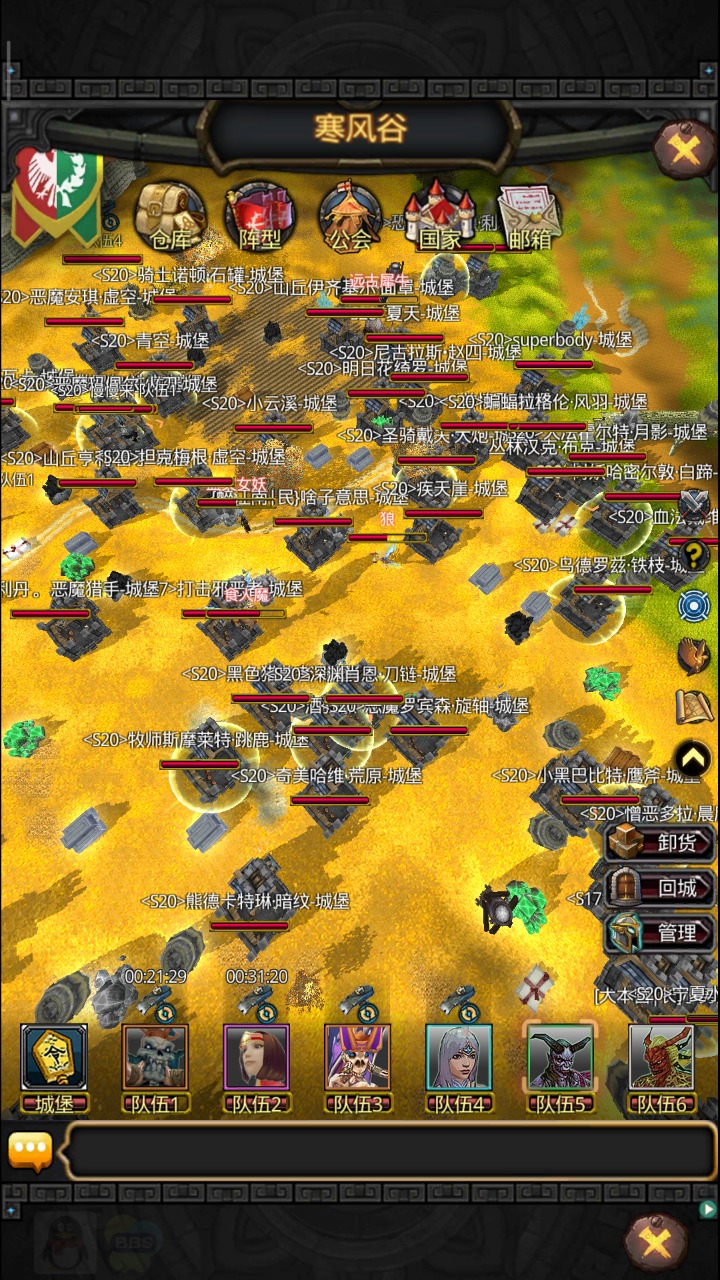The height and width of the screenshot is (1280, 720).
Task: Tap the red-green guild banner emblem
Action: [x=56, y=195]
